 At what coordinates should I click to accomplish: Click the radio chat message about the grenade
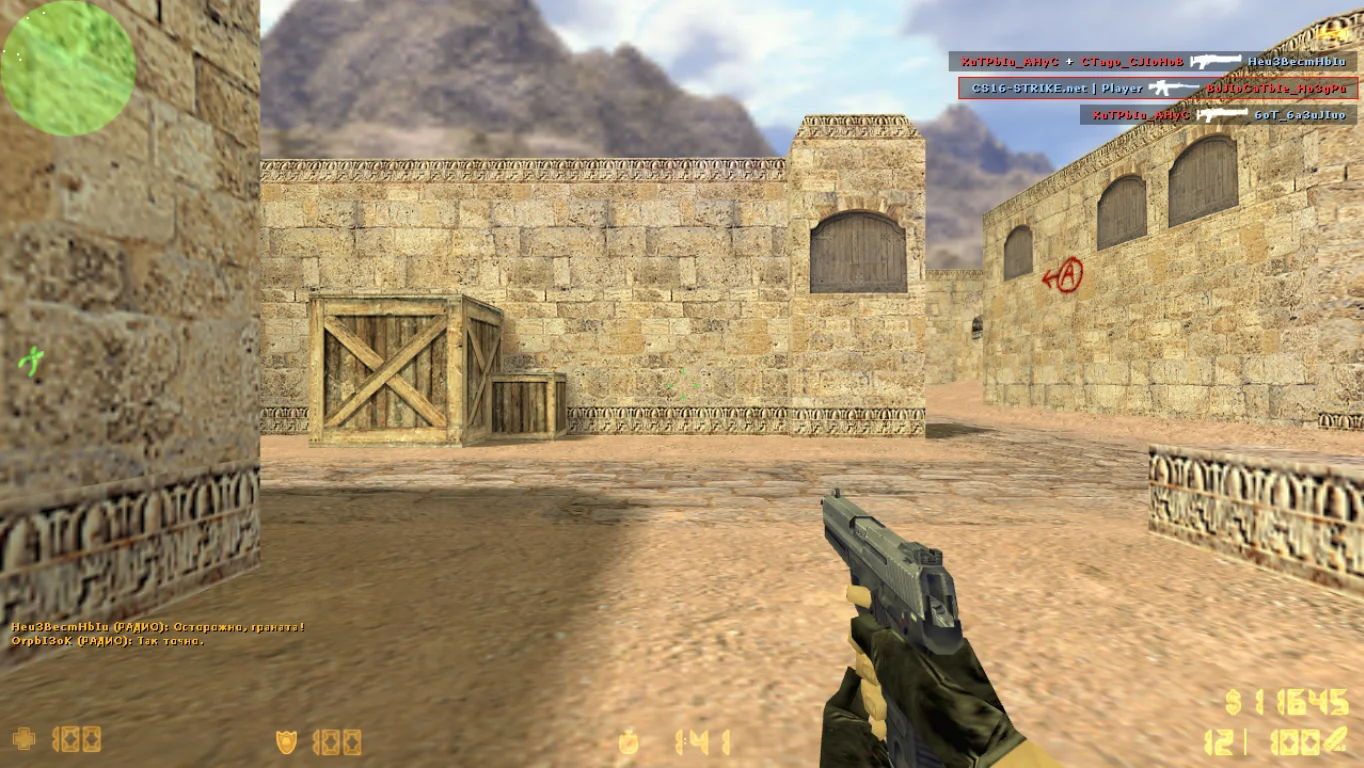[x=158, y=627]
